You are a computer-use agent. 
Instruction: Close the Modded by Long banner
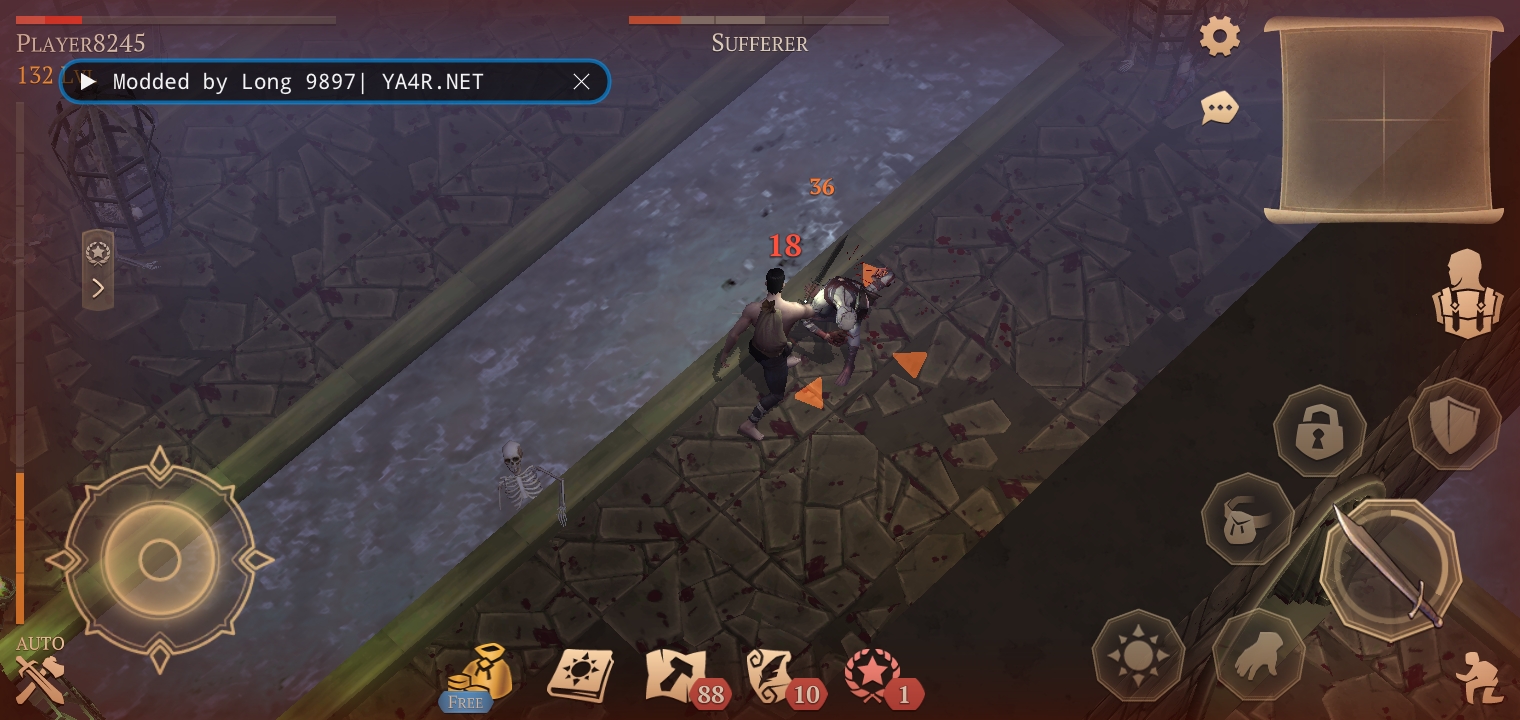[x=581, y=82]
